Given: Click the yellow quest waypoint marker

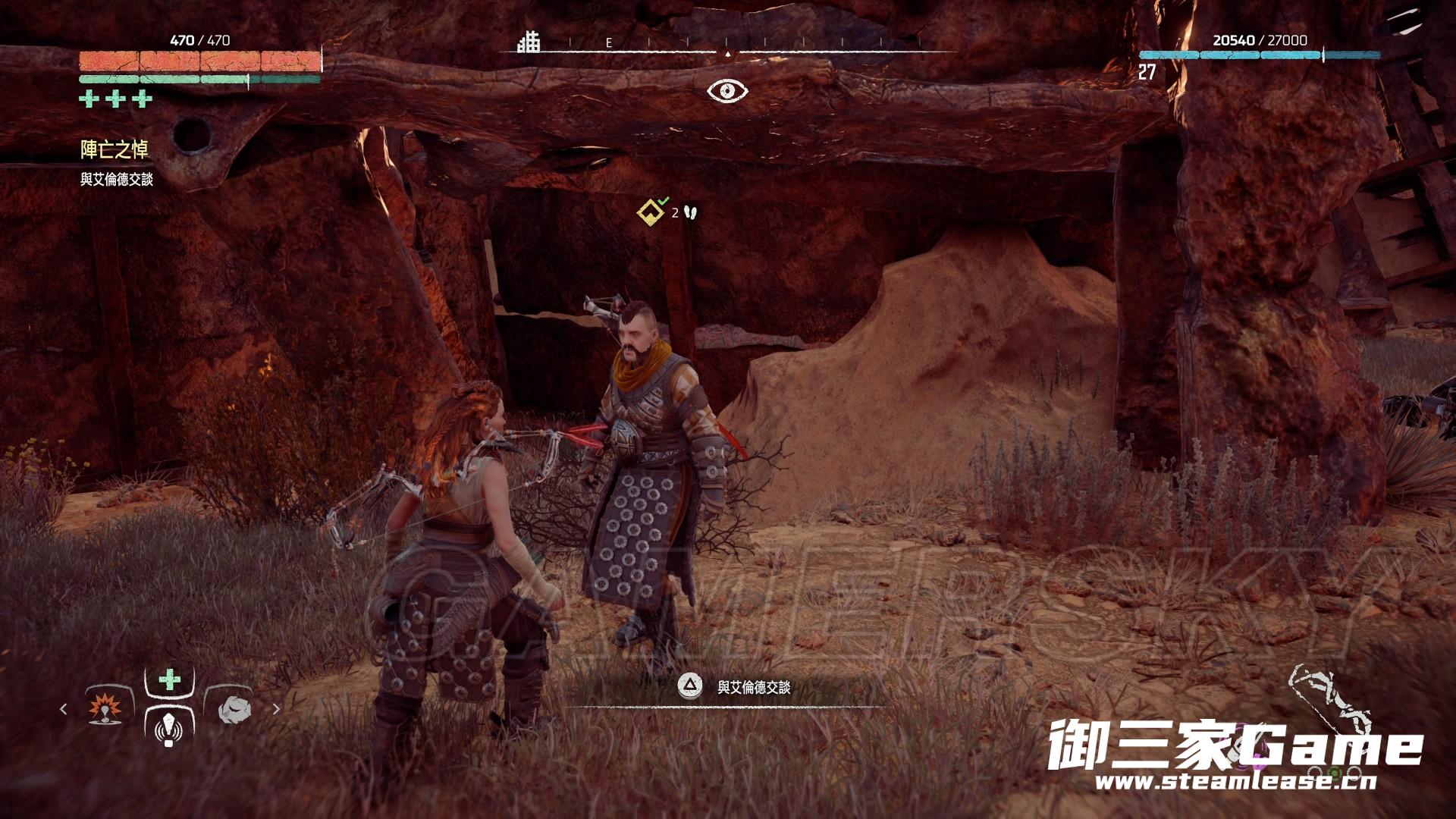Looking at the screenshot, I should [x=650, y=213].
